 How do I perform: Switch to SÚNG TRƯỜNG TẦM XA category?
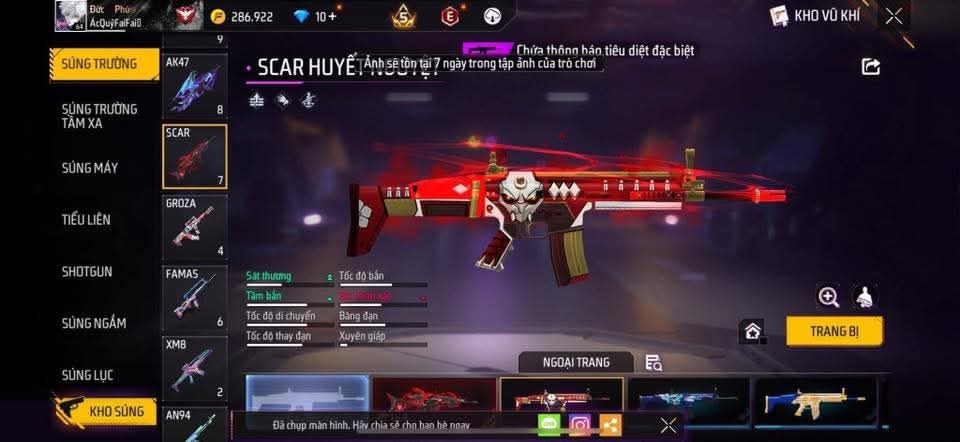tap(99, 115)
